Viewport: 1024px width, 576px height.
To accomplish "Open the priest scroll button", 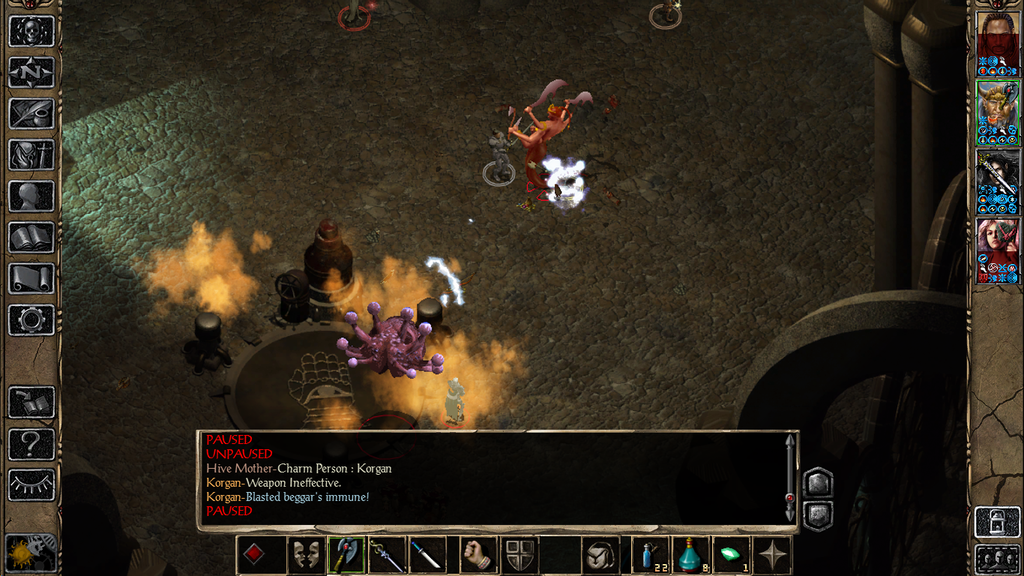I will pos(31,278).
